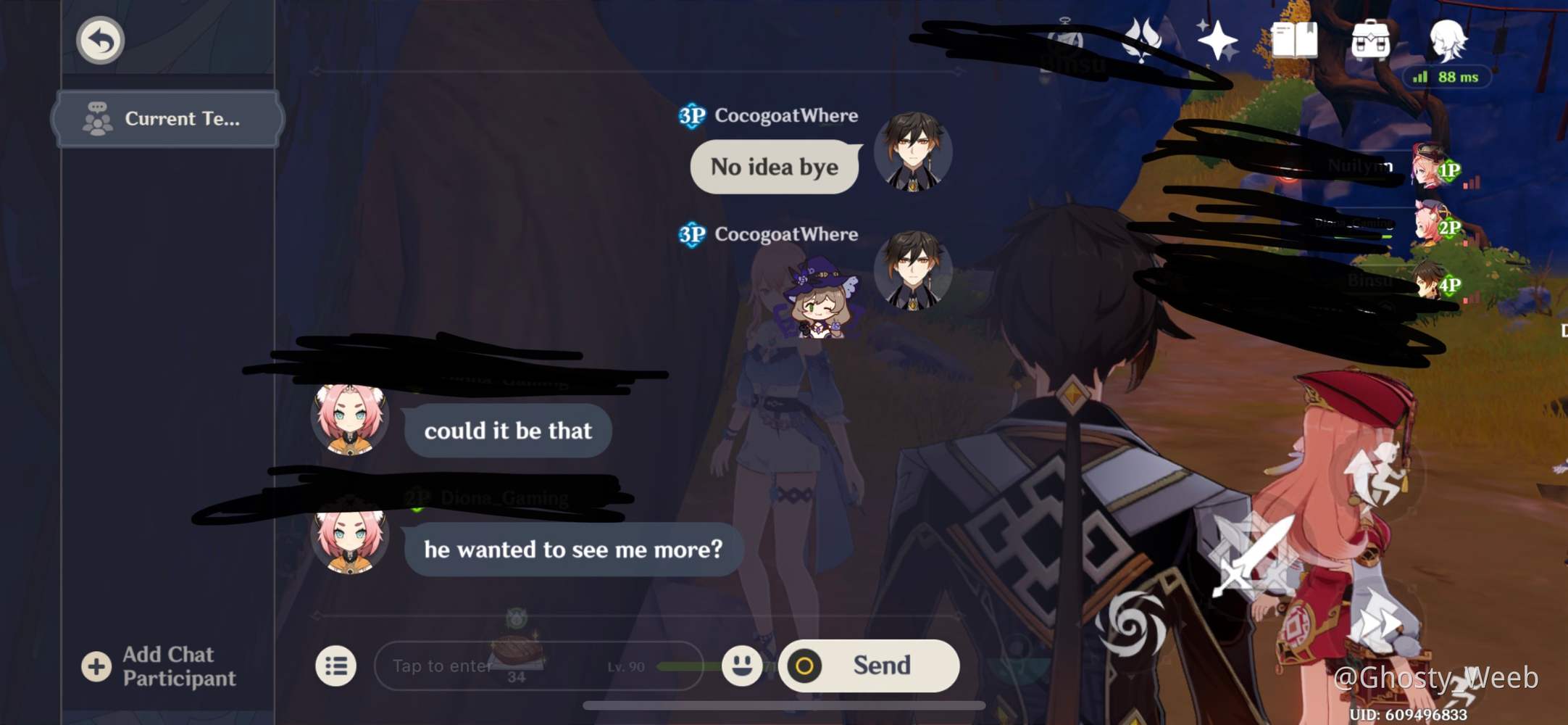Open the quick chat phrase list icon
This screenshot has width=1568, height=725.
tap(335, 665)
